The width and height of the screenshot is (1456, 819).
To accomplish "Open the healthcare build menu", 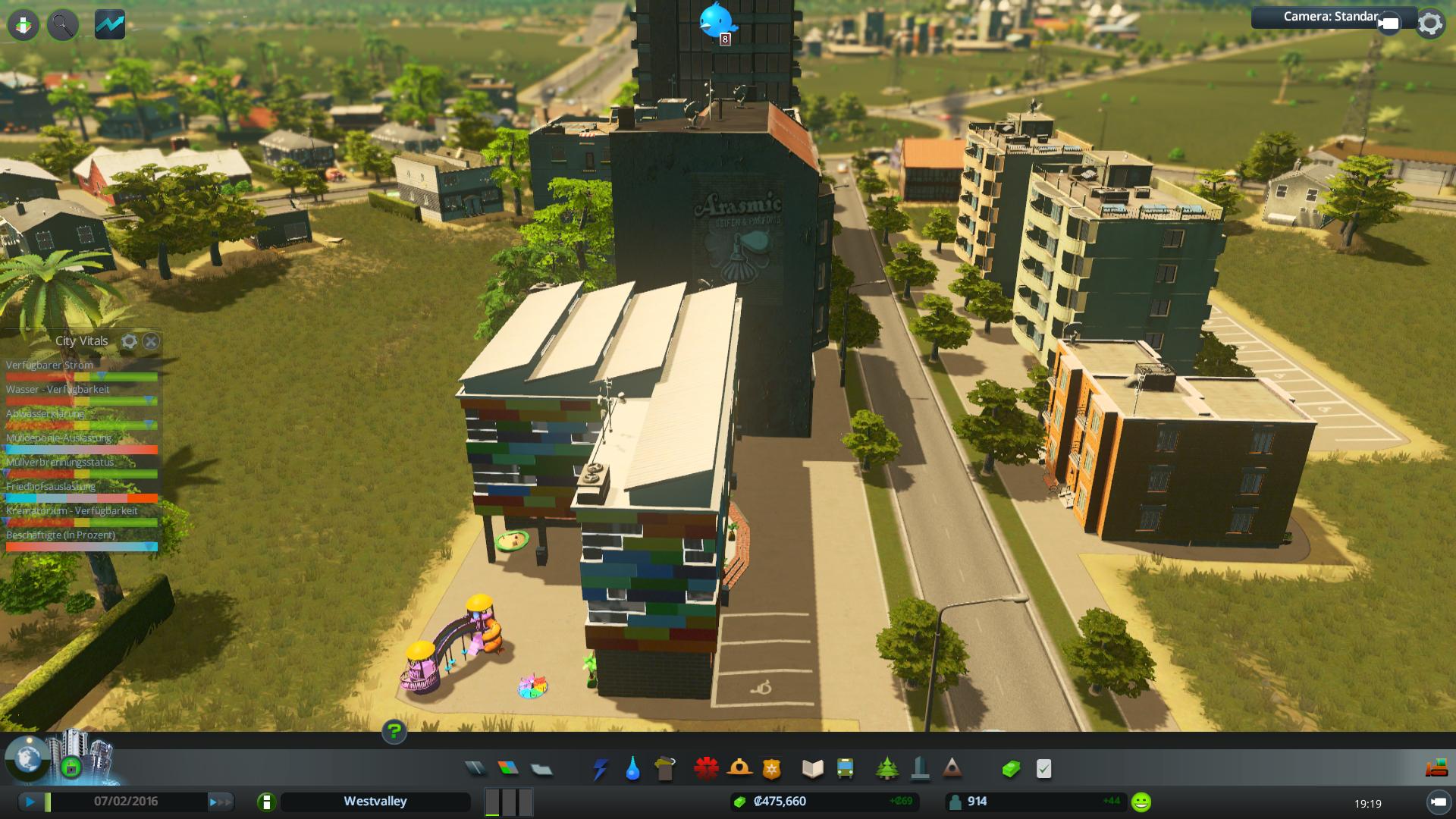I will (706, 769).
